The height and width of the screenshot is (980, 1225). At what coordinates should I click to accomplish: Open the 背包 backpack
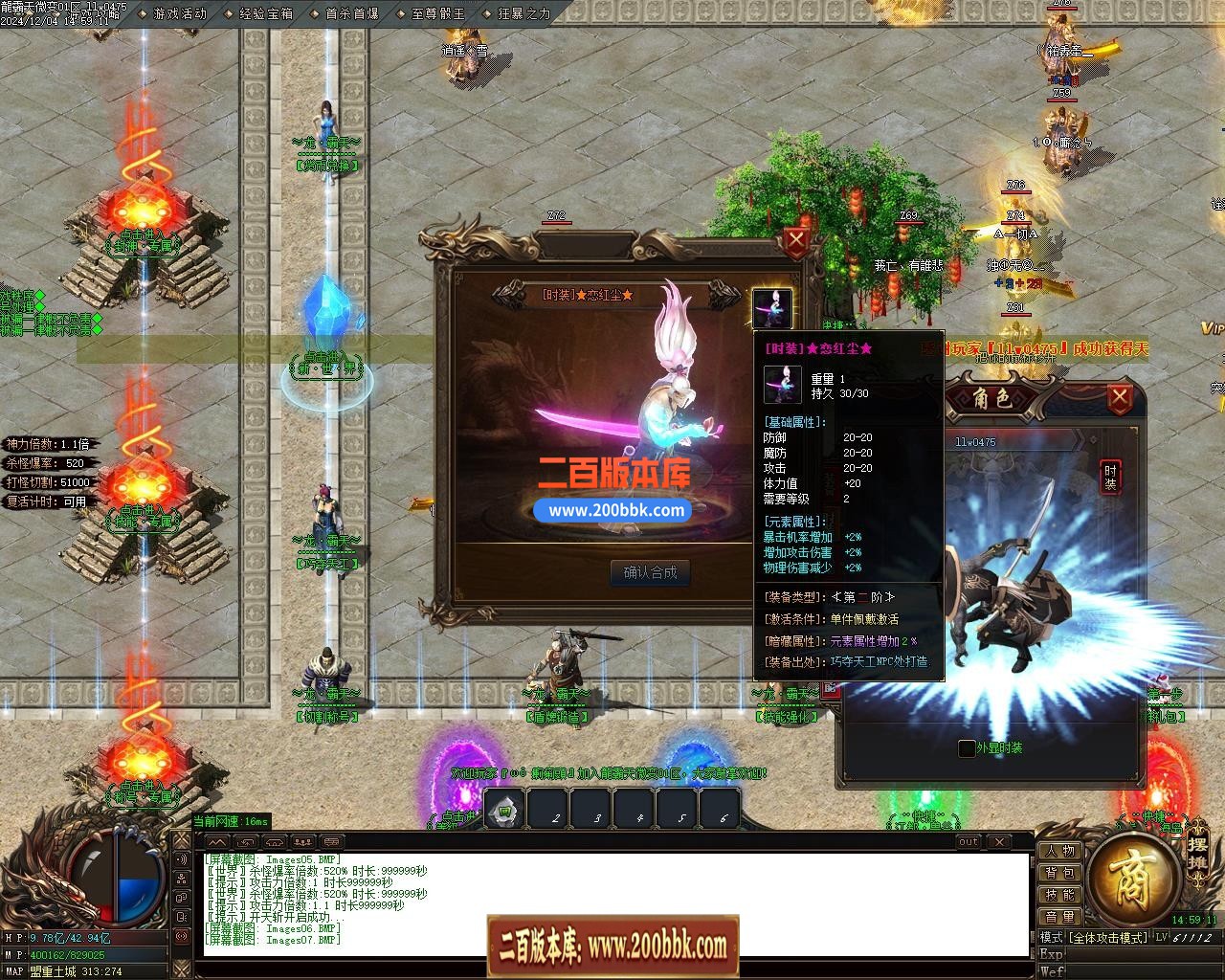(1059, 873)
